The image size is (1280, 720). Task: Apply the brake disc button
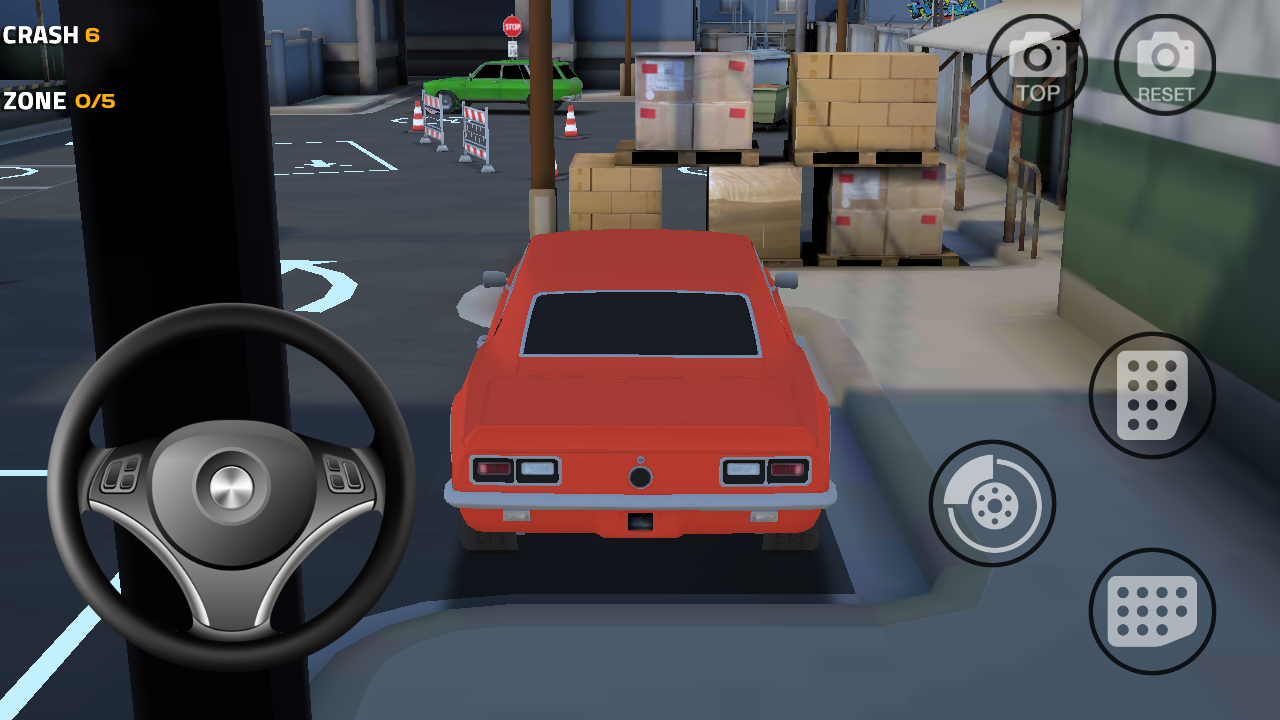(992, 503)
